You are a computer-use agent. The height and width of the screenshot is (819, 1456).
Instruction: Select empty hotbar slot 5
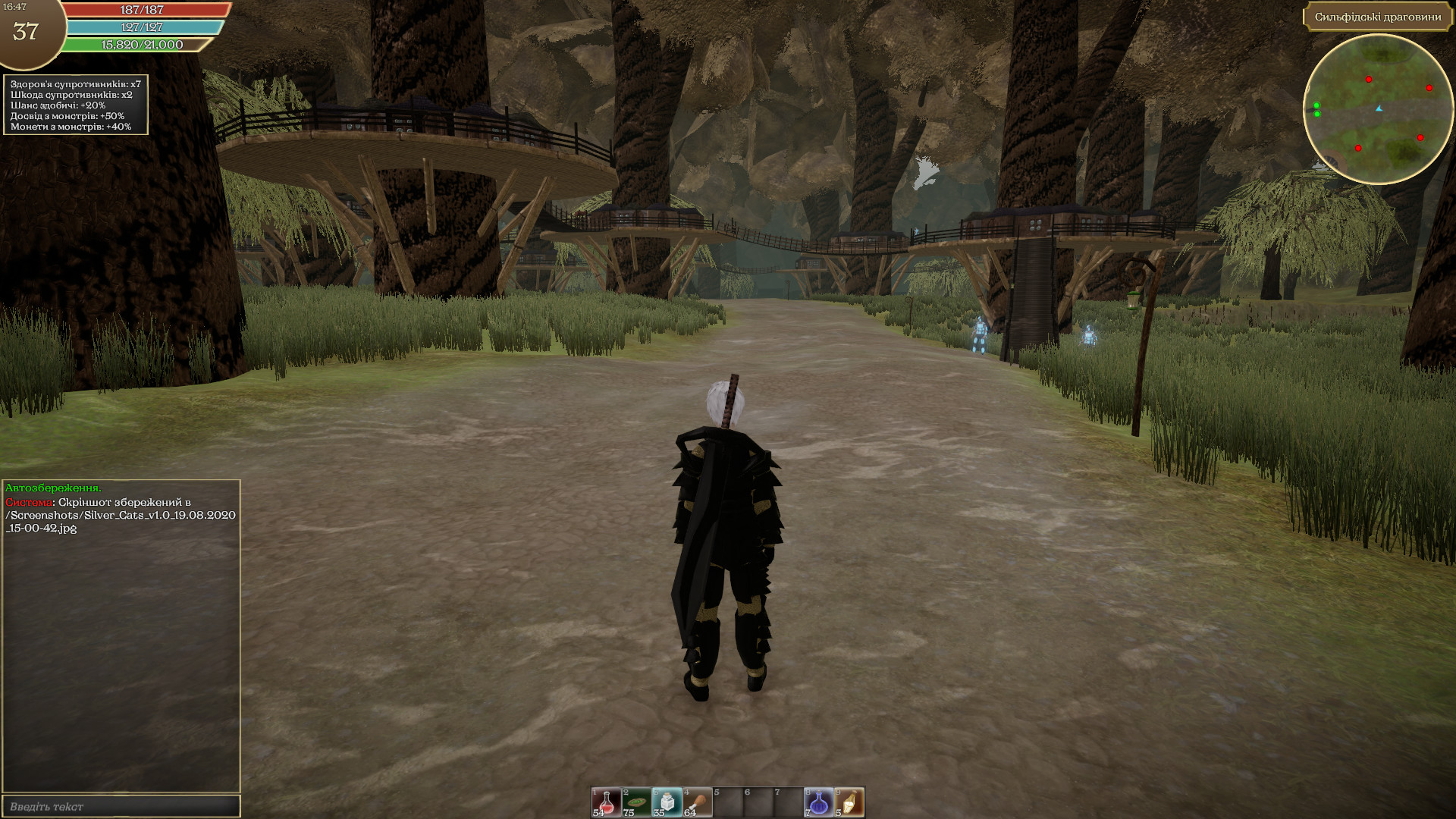(728, 802)
